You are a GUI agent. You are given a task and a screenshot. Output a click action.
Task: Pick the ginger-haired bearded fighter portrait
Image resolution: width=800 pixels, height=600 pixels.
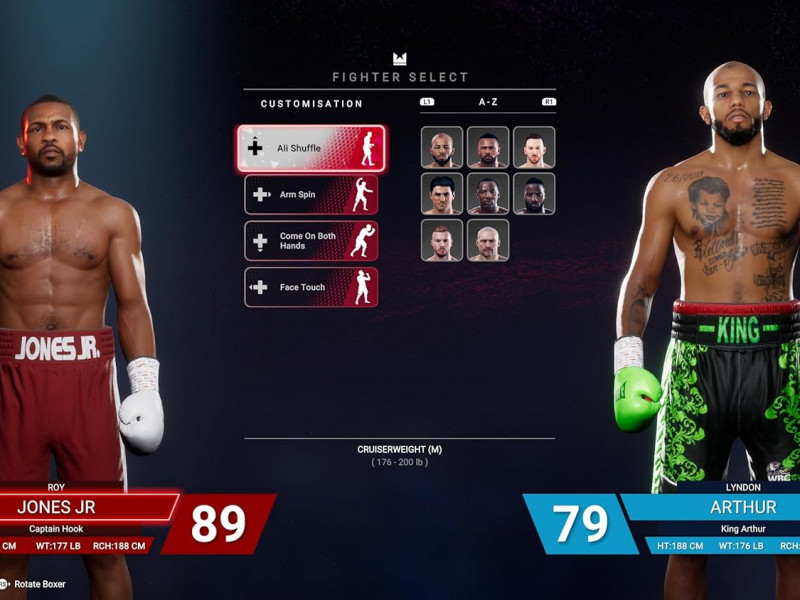coord(442,240)
